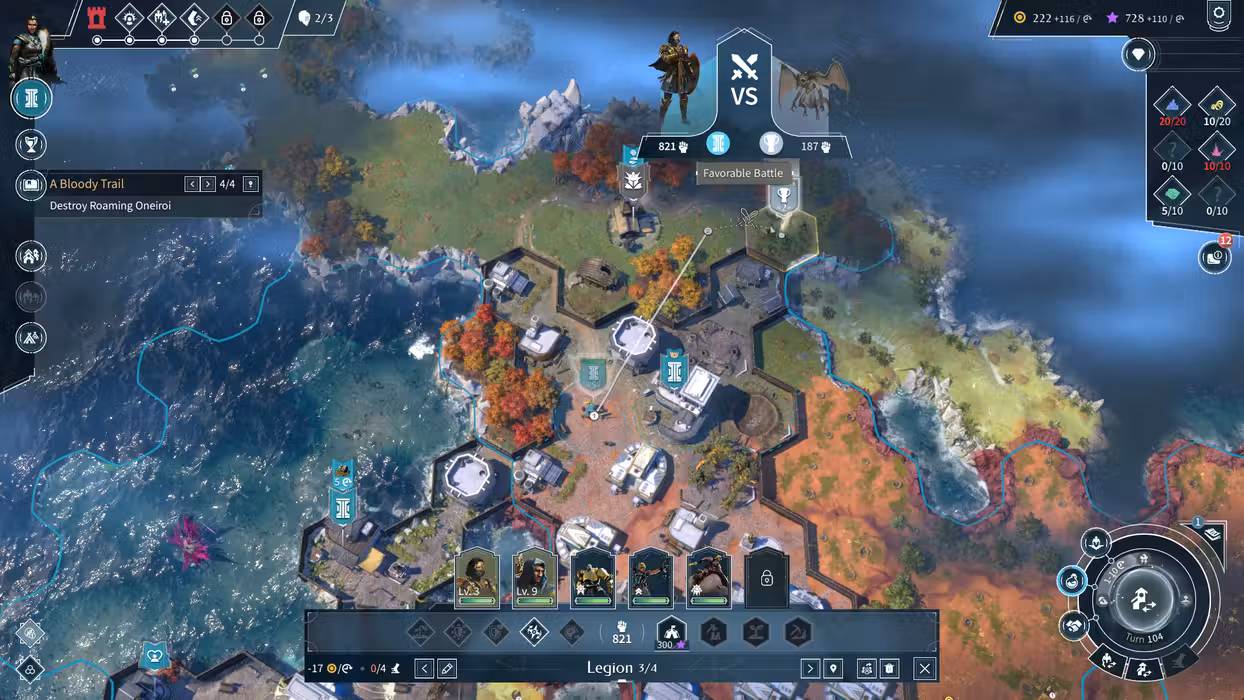
Task: Locate the army with the map pin button
Action: [833, 669]
